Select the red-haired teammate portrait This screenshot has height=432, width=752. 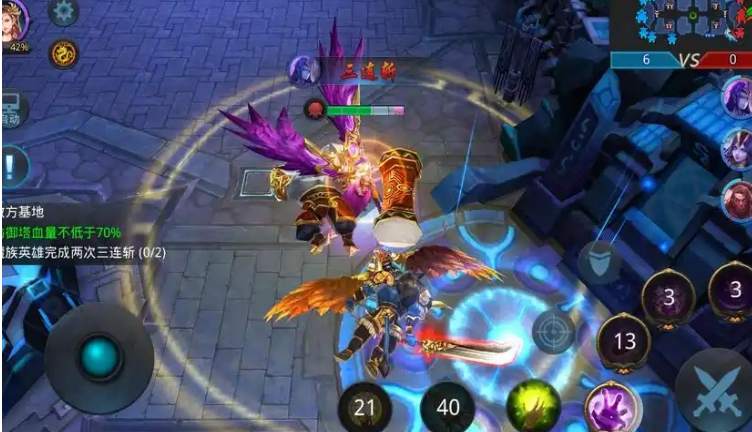[x=738, y=200]
